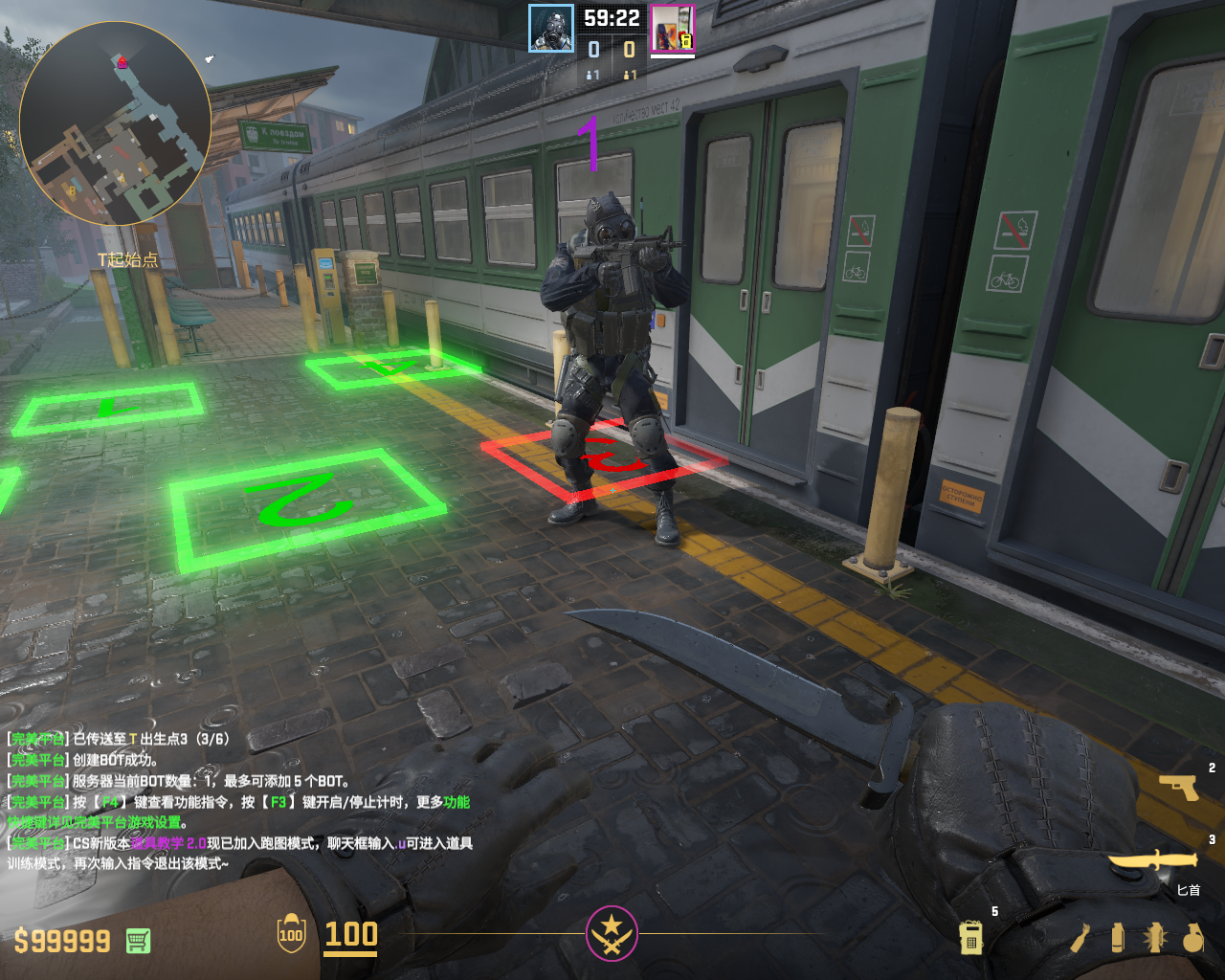Image resolution: width=1225 pixels, height=980 pixels.
Task: Open the buy menu cart icon
Action: pyautogui.click(x=138, y=941)
